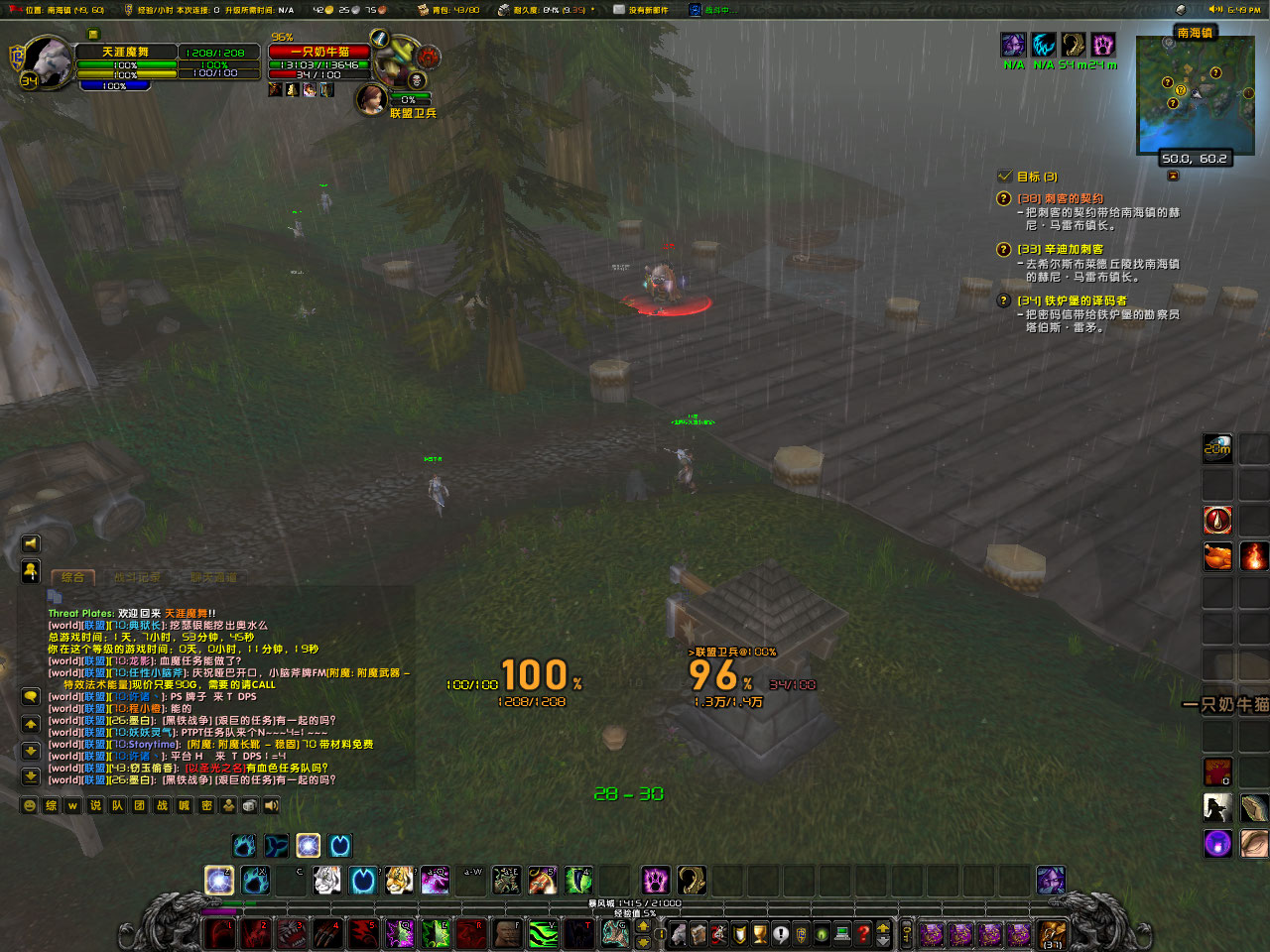Viewport: 1270px width, 952px height.
Task: Click the scroll-to-bottom chat arrow
Action: click(x=31, y=775)
